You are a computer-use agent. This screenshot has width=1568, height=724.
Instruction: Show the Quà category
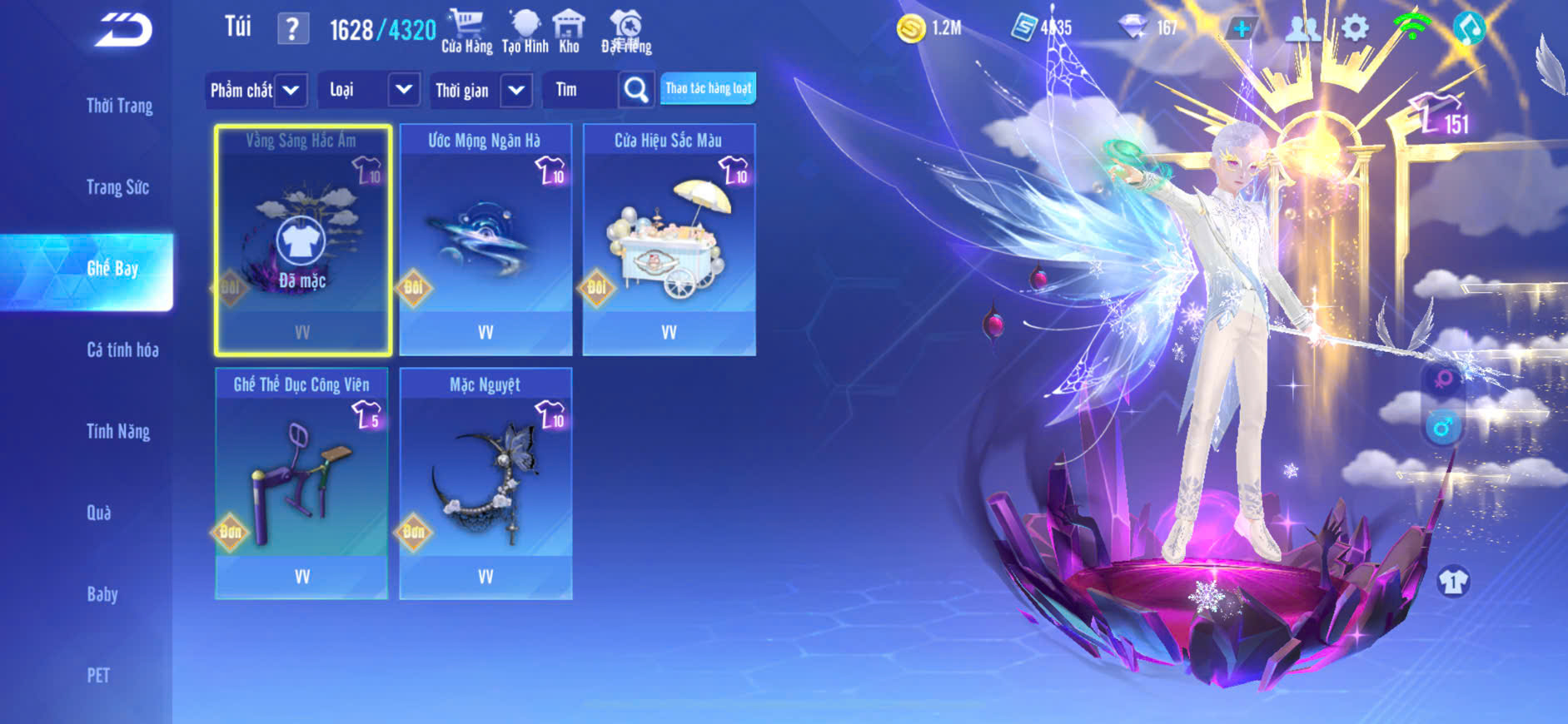[x=99, y=513]
